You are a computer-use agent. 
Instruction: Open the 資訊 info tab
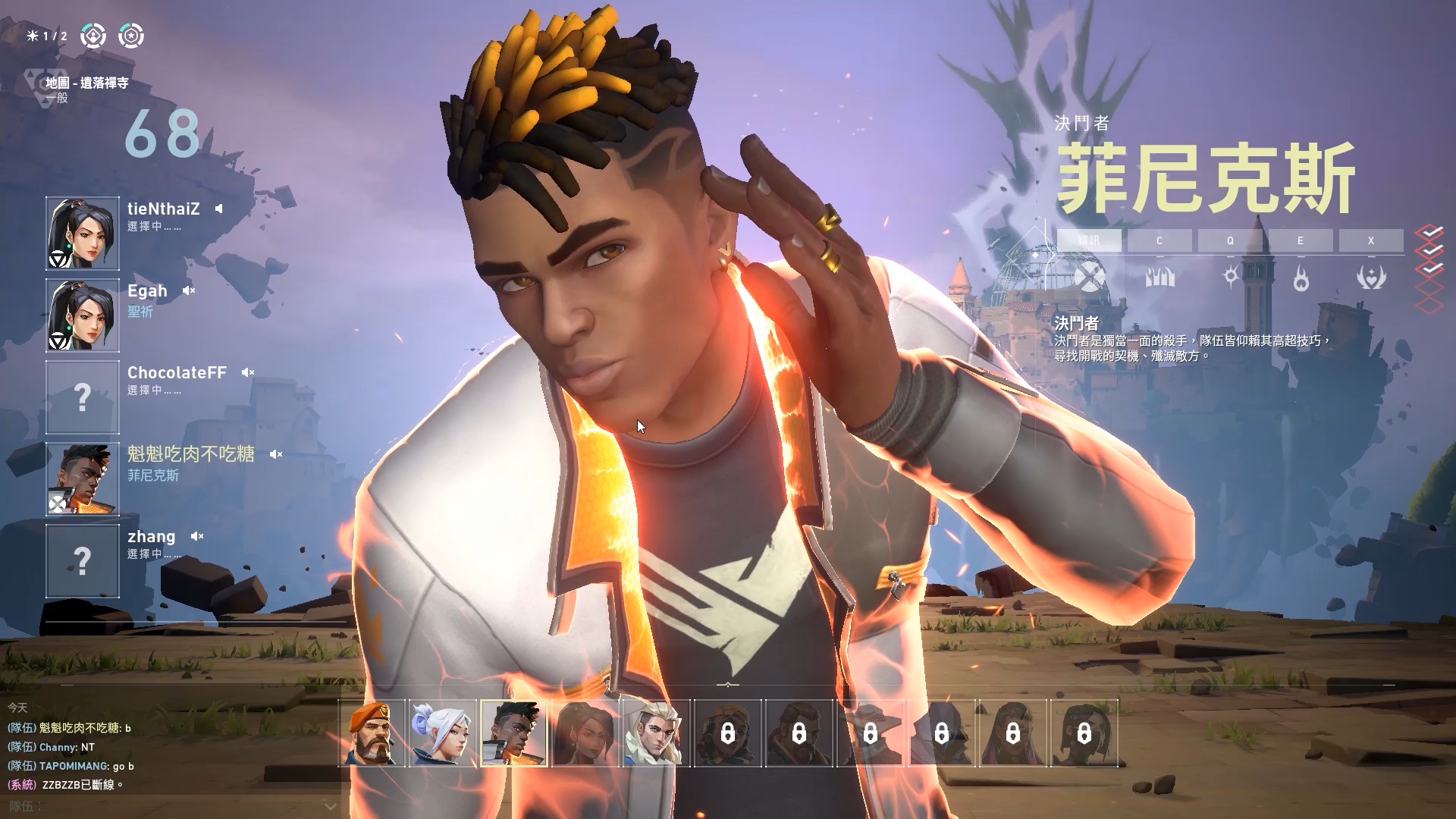click(x=1089, y=240)
